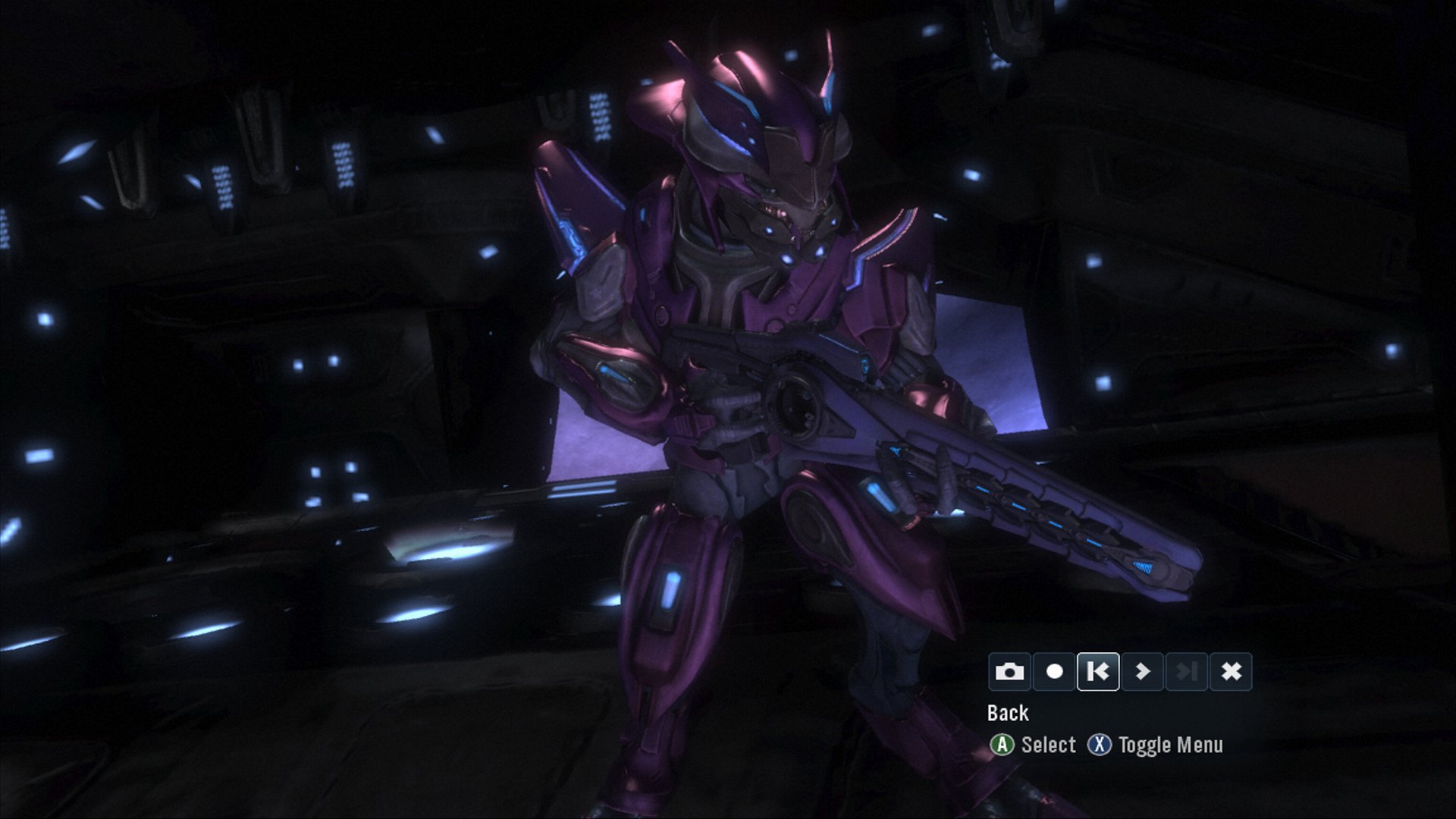Click the dimmed skip-forward button
Viewport: 1456px width, 819px height.
(x=1187, y=672)
